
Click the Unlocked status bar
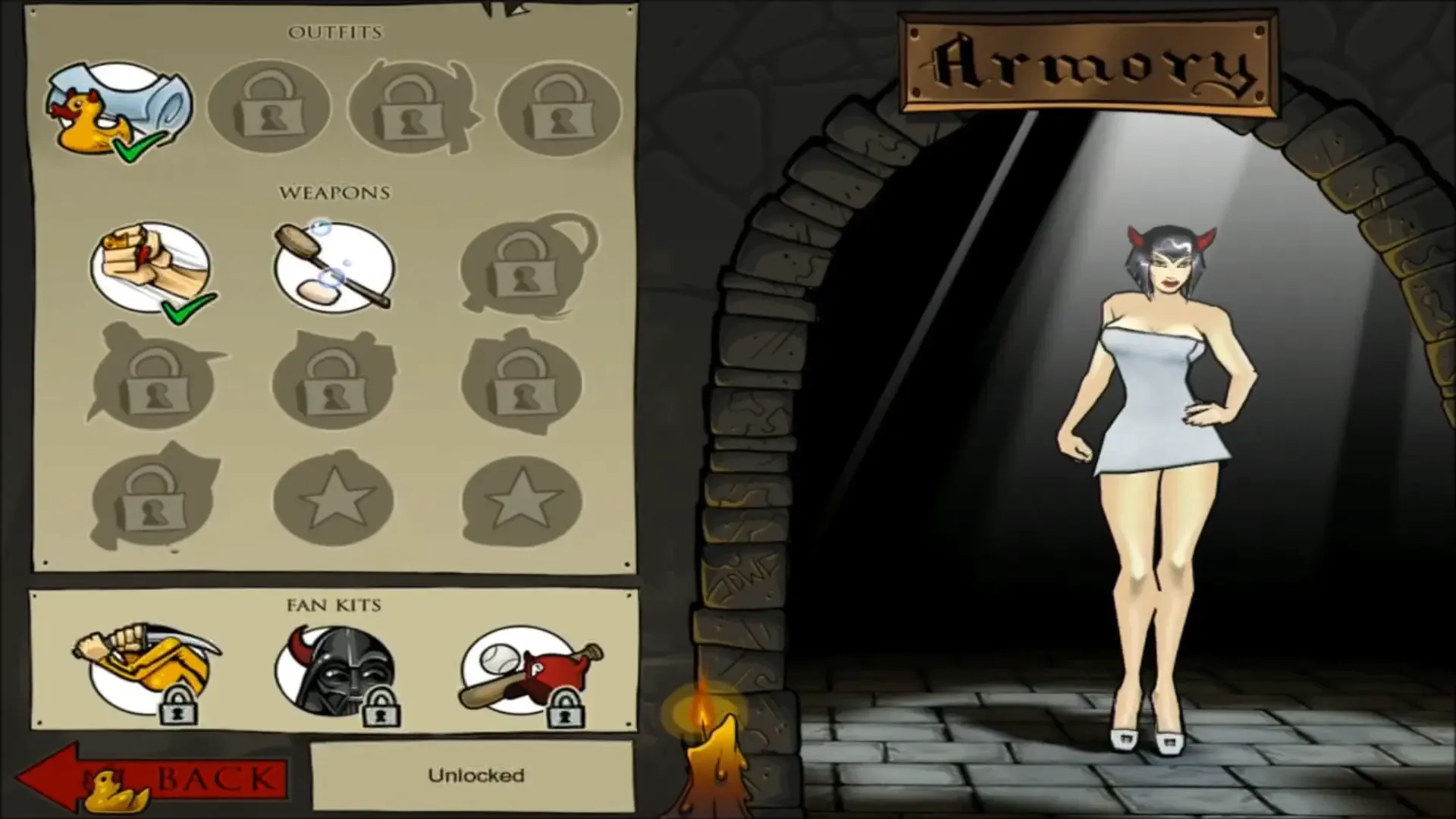476,773
